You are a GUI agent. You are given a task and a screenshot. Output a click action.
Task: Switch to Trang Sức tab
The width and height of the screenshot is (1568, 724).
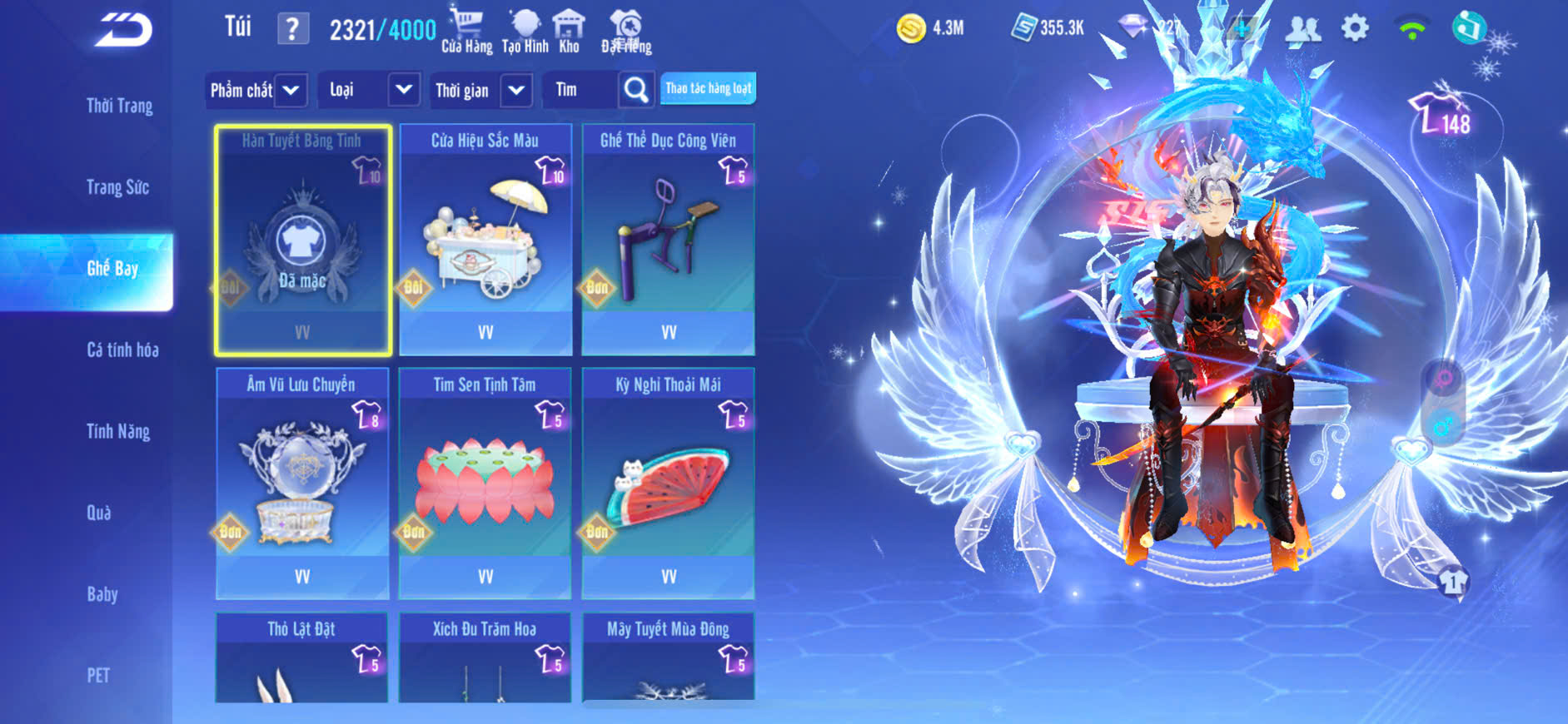pyautogui.click(x=117, y=187)
